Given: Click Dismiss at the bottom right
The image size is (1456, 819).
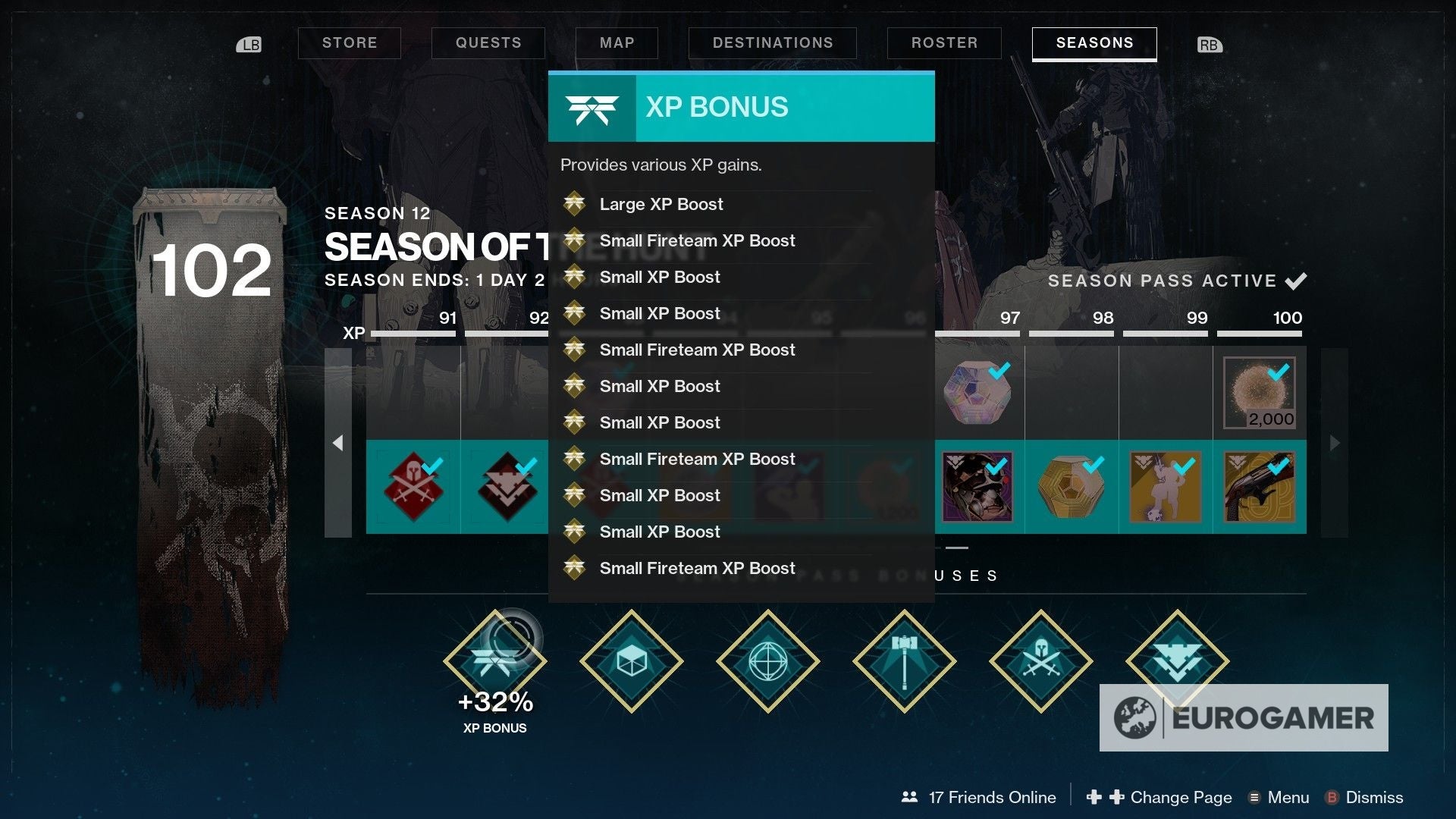Looking at the screenshot, I should tap(1373, 797).
